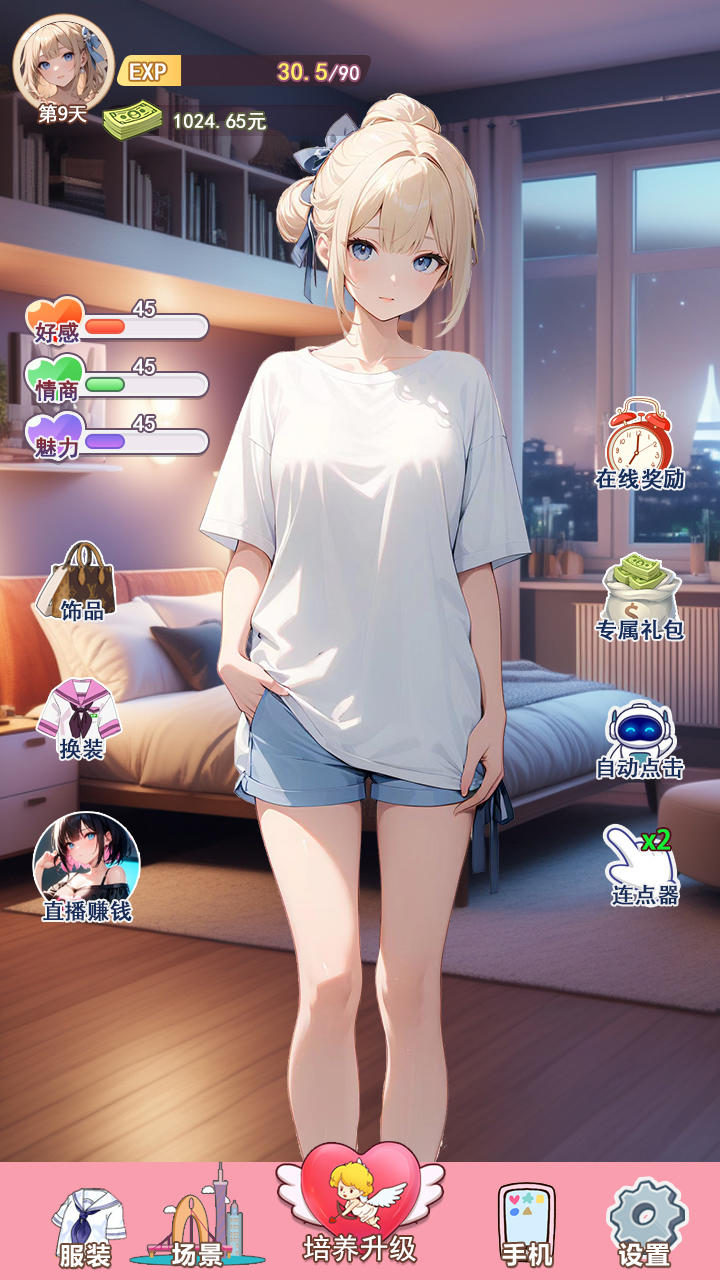The width and height of the screenshot is (720, 1280).
Task: Activate the 自动点击 robot icon
Action: pyautogui.click(x=640, y=740)
